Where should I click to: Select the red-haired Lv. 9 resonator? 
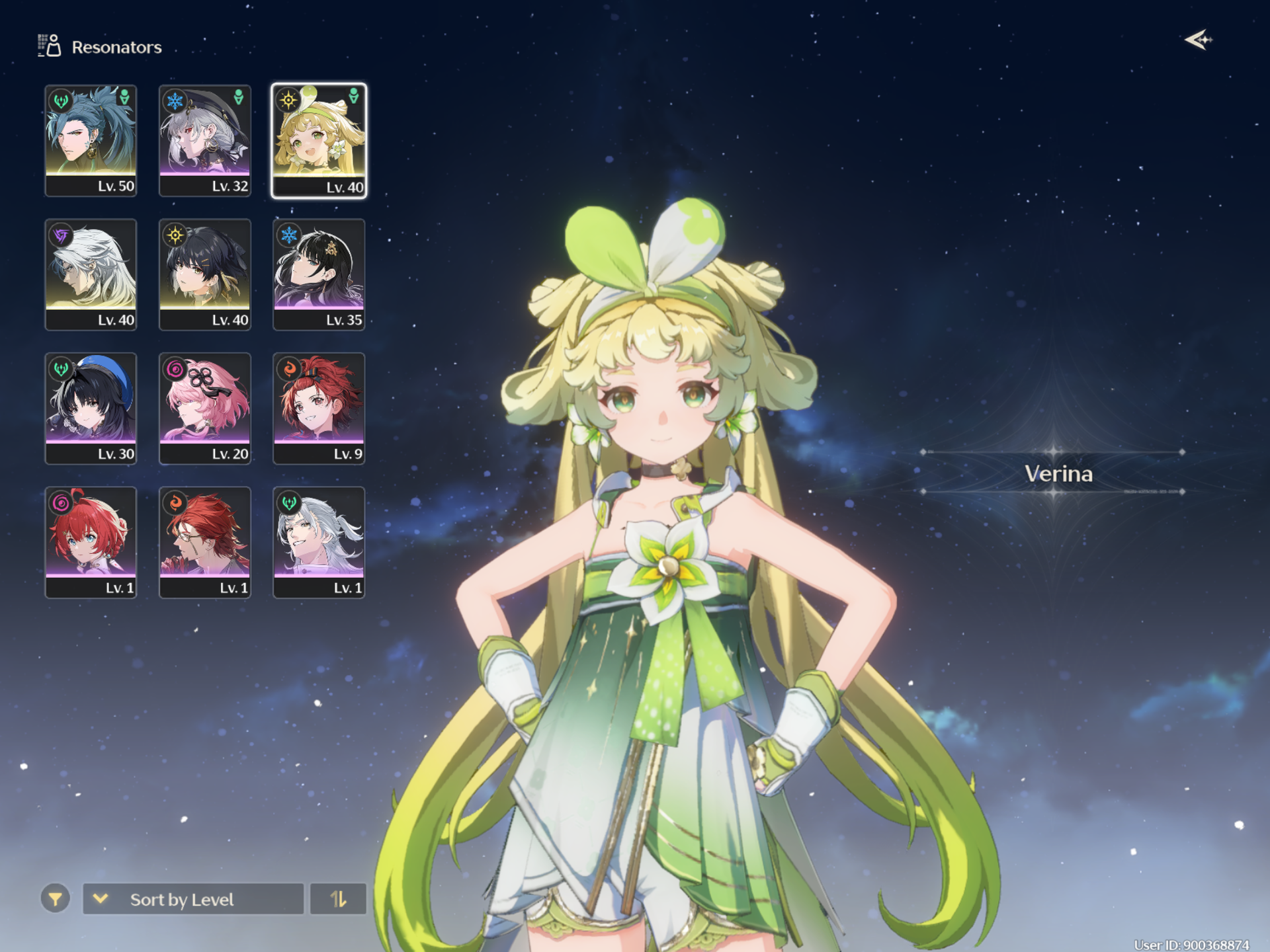pyautogui.click(x=319, y=409)
